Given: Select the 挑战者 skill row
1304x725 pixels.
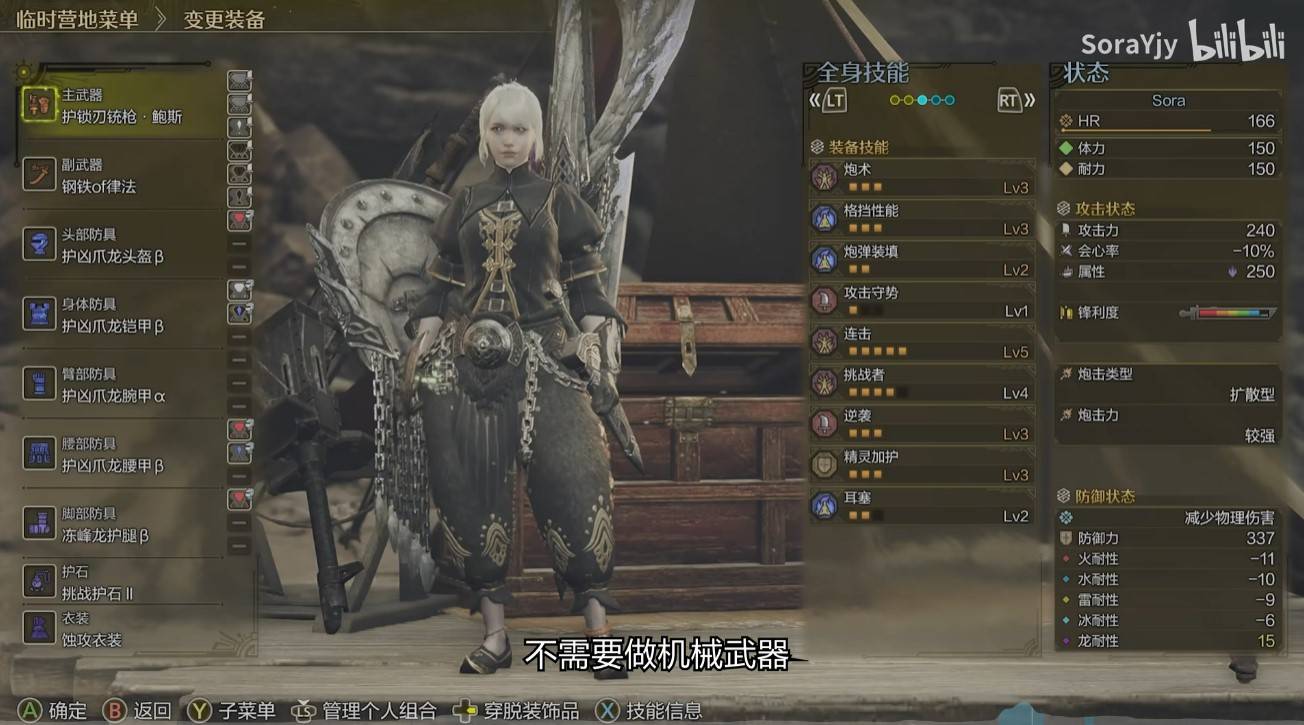Looking at the screenshot, I should pos(922,383).
